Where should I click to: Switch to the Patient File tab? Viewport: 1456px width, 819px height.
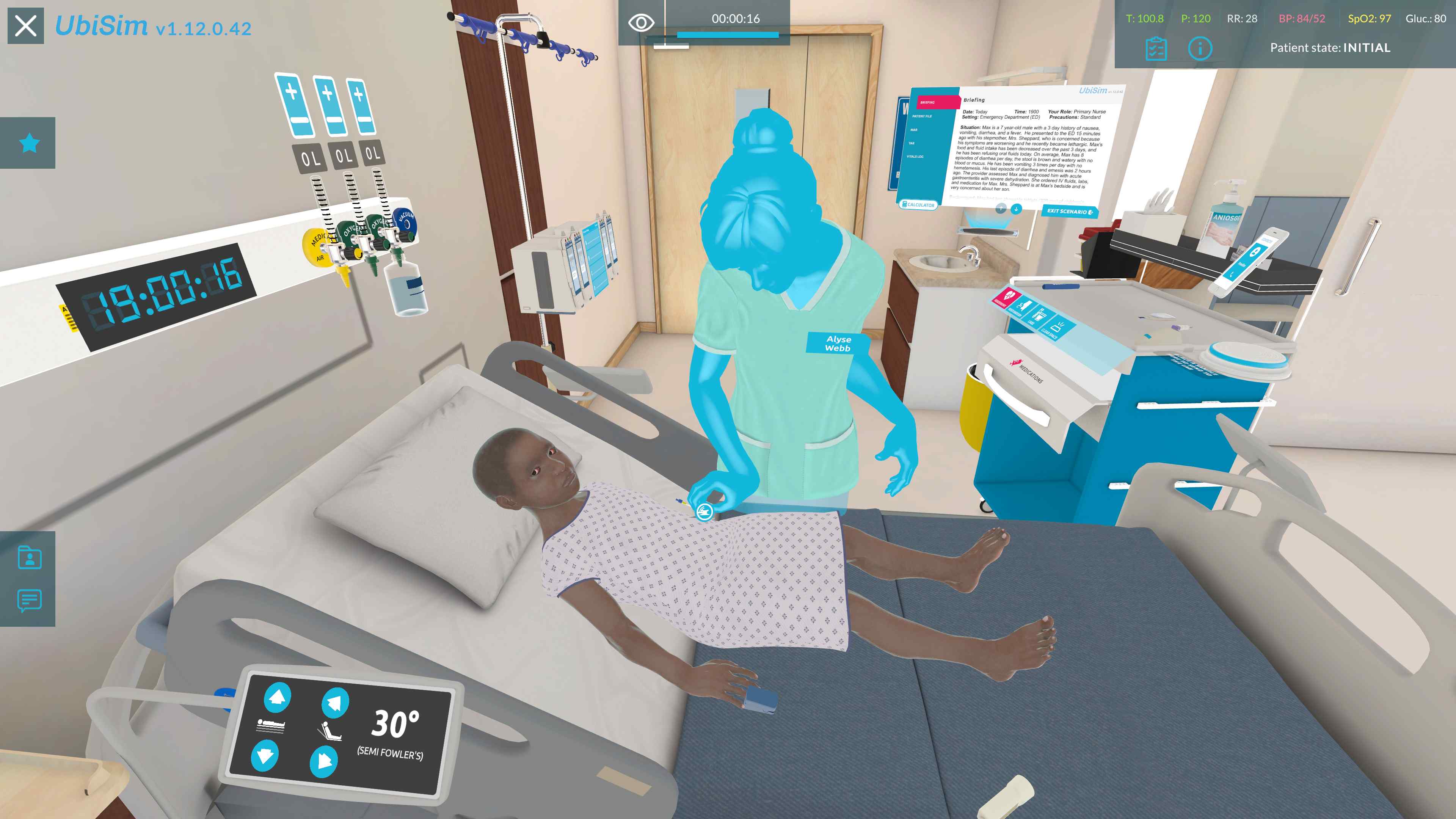pyautogui.click(x=923, y=116)
